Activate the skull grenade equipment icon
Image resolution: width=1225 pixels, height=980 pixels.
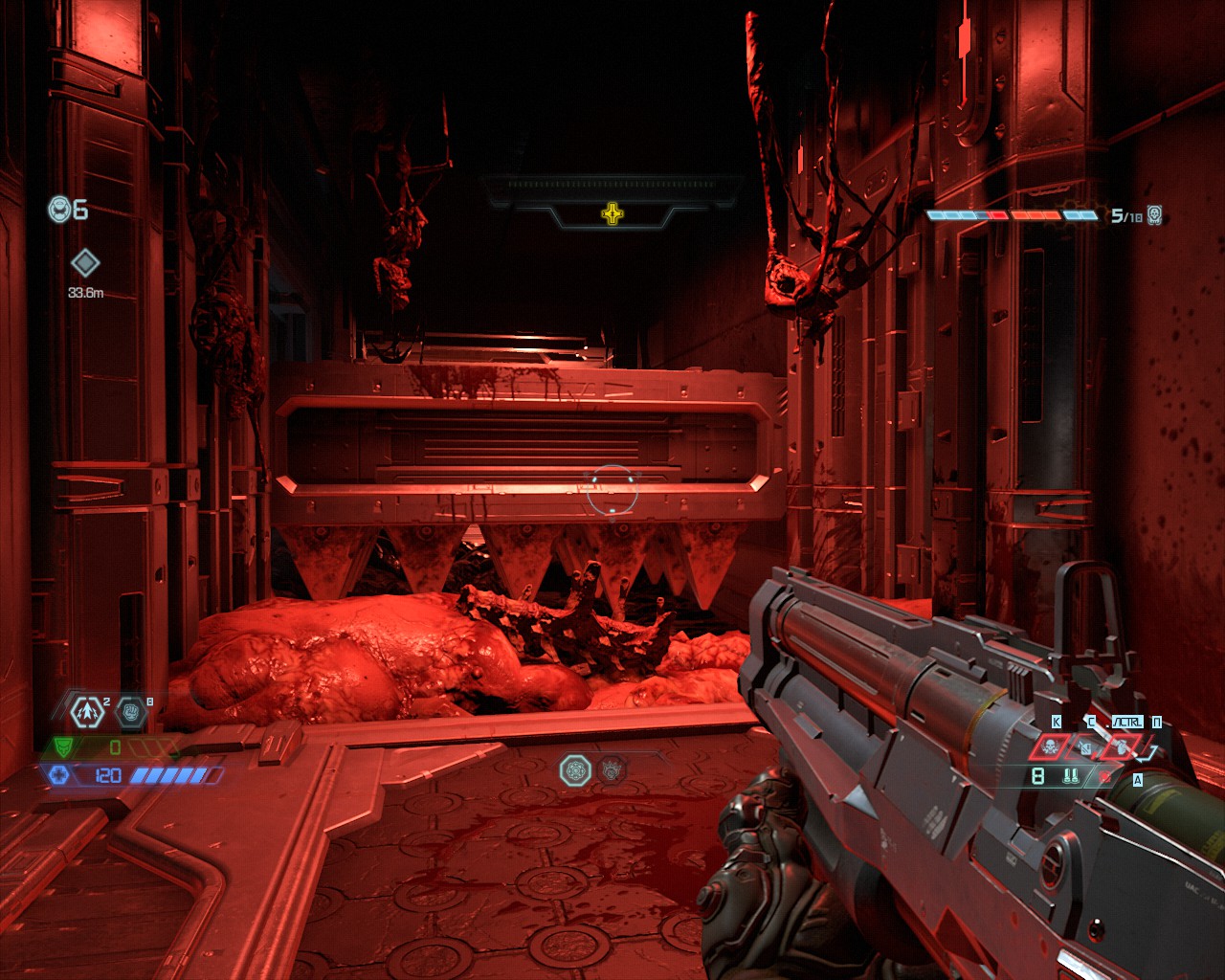click(x=1049, y=746)
